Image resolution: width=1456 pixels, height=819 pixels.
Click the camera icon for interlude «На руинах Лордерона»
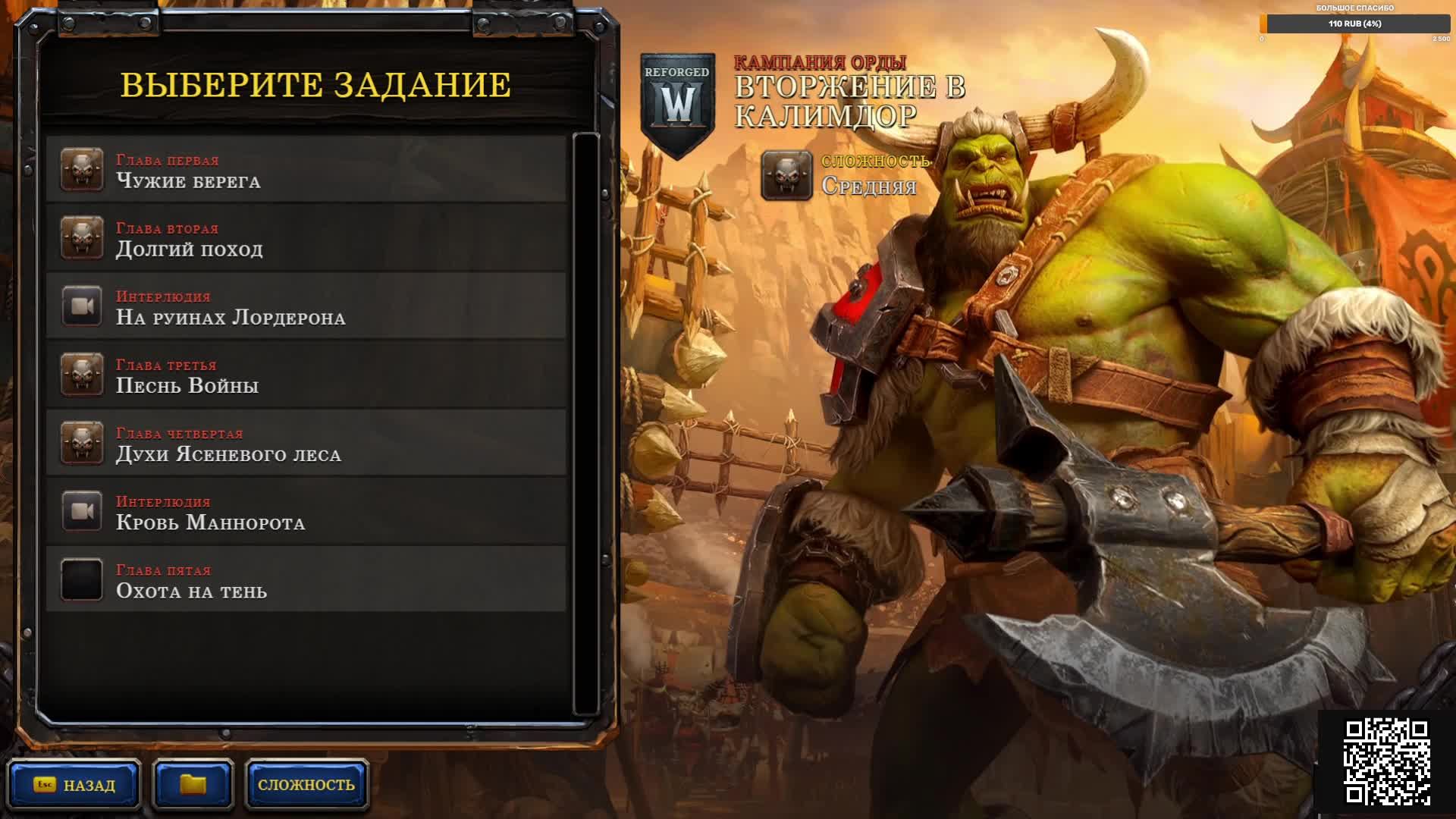[x=81, y=306]
